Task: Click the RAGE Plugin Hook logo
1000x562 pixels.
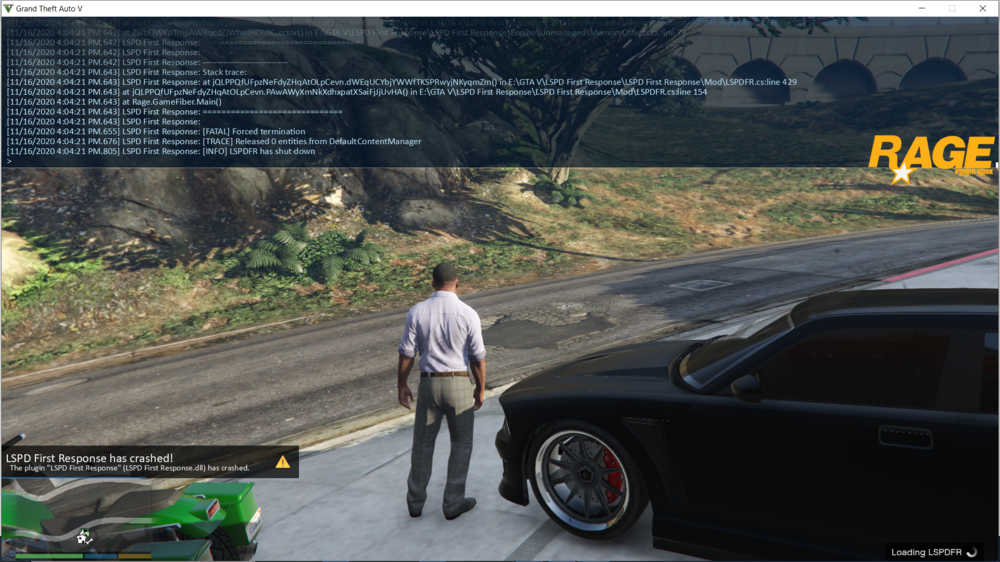Action: click(931, 158)
